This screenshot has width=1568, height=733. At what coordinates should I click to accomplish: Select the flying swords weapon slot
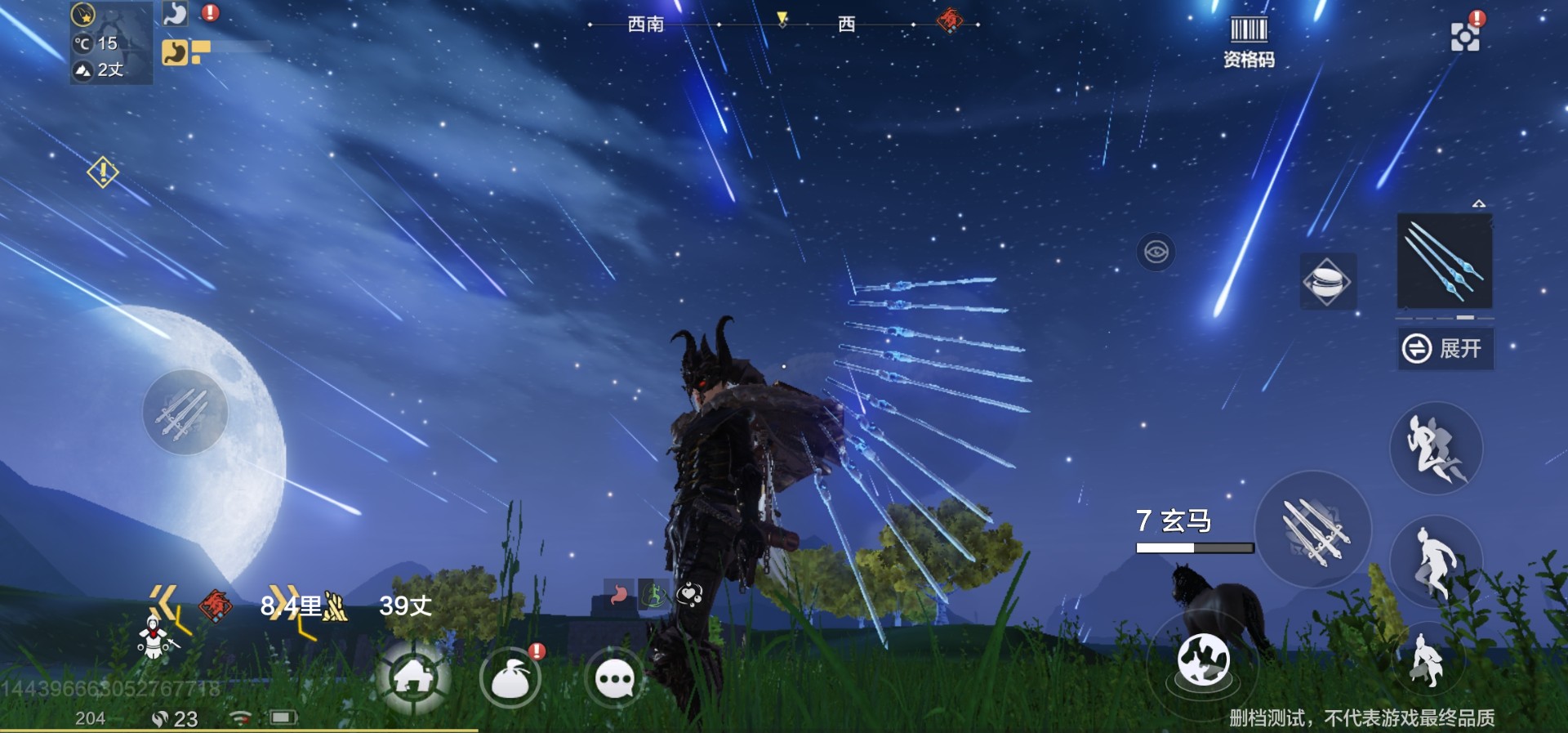click(1445, 261)
